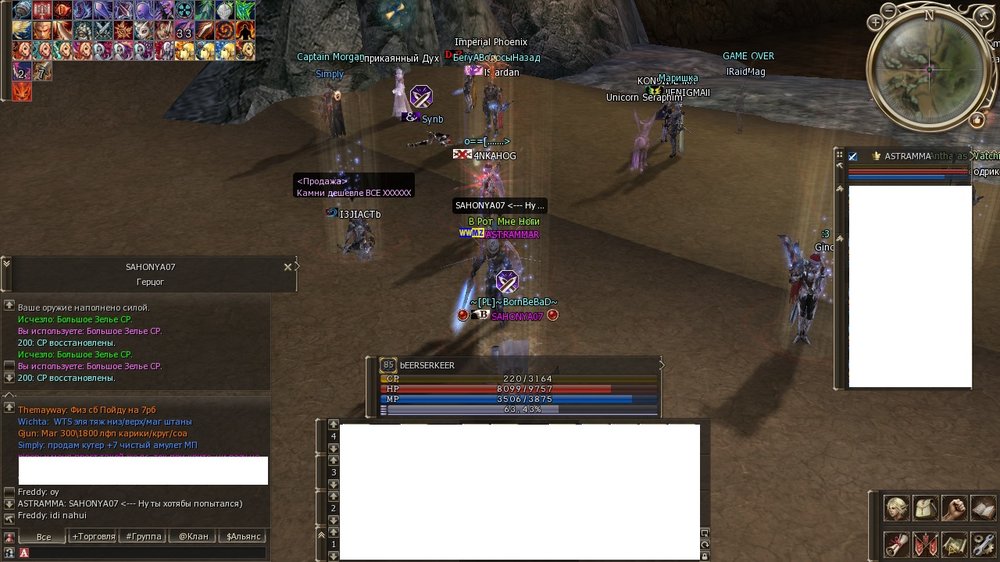Switch to the Все chat tab
This screenshot has height=562, width=1000.
pyautogui.click(x=43, y=537)
